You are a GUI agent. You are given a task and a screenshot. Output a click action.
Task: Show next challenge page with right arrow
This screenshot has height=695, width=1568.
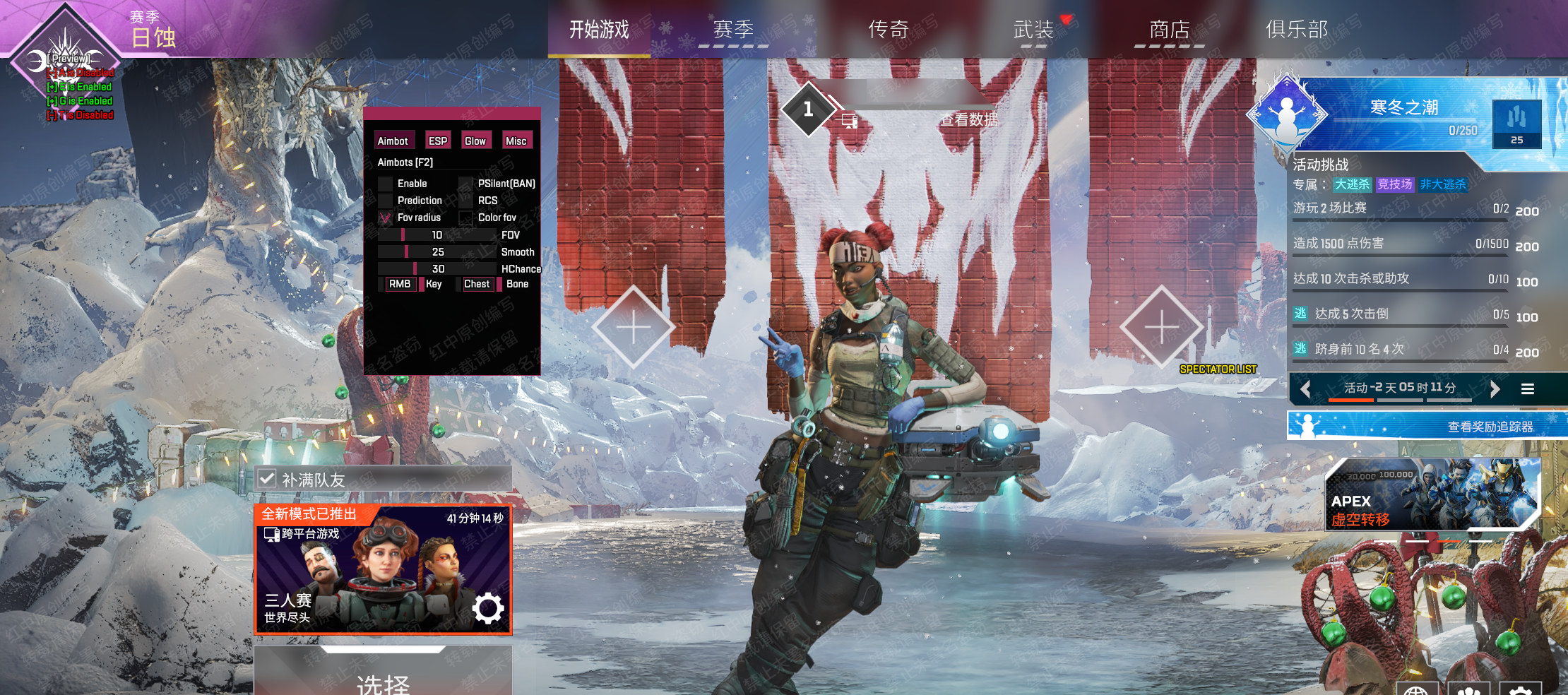point(1495,388)
